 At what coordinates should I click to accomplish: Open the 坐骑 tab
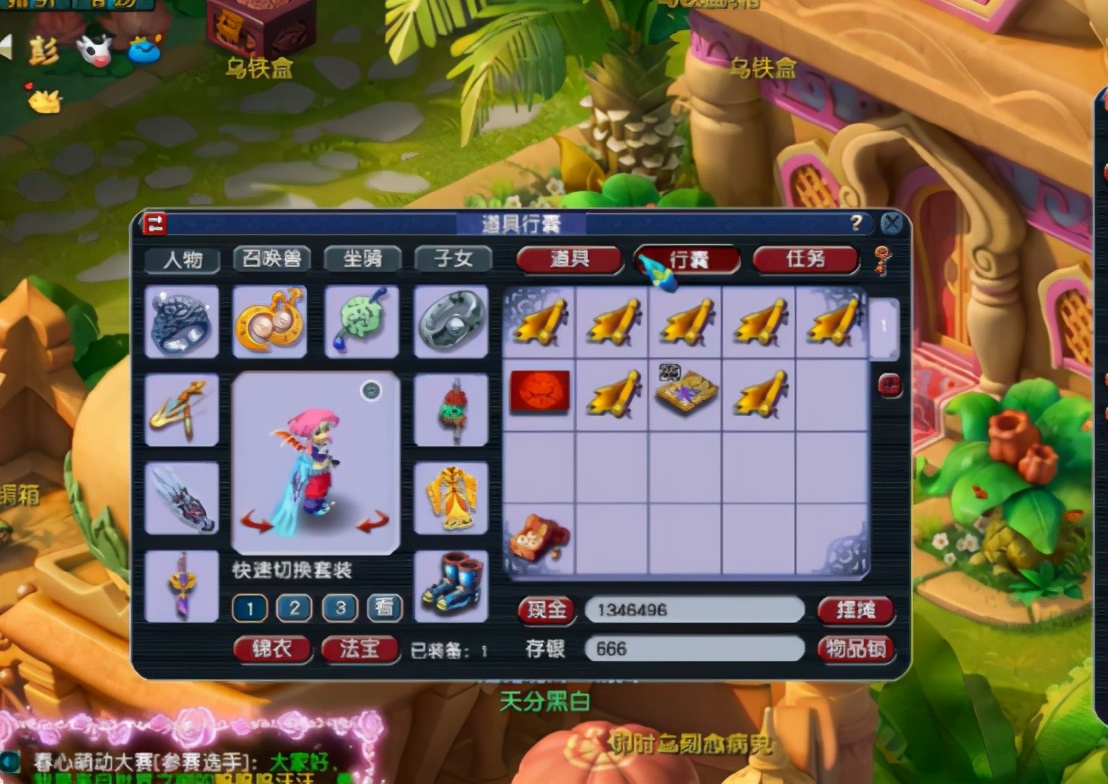pyautogui.click(x=362, y=259)
